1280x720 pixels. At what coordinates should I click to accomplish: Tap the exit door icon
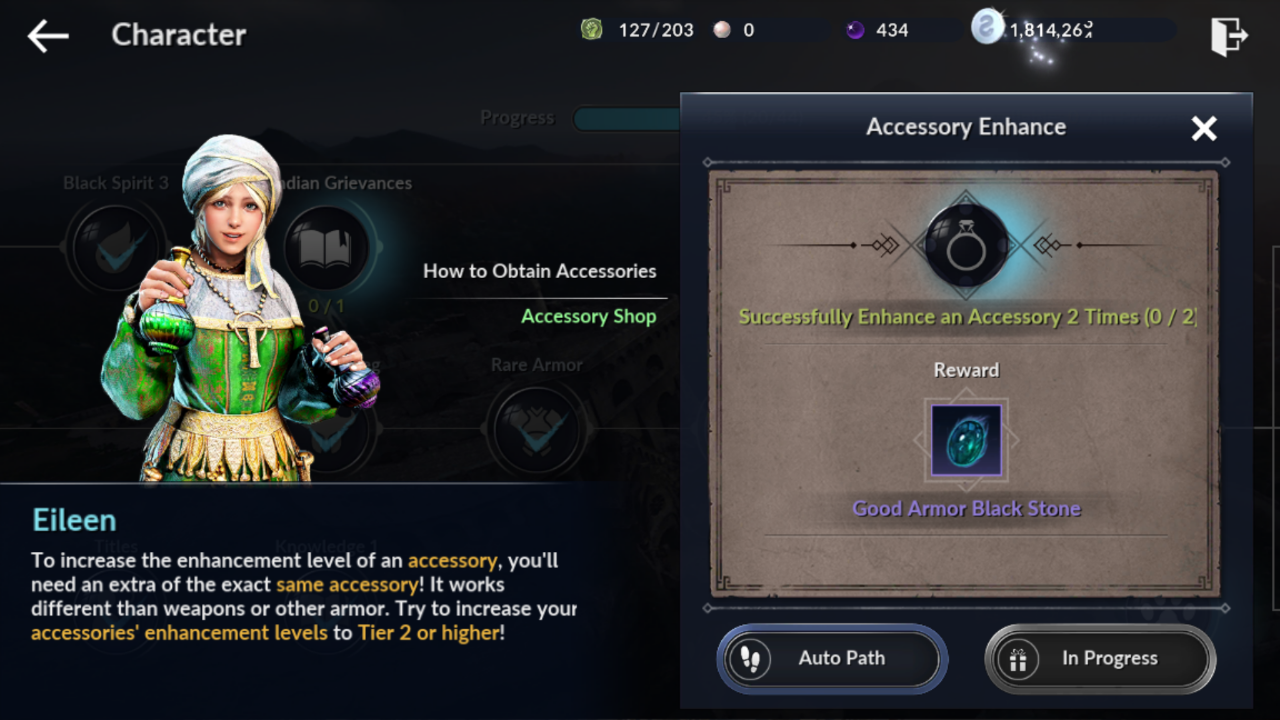[1229, 36]
